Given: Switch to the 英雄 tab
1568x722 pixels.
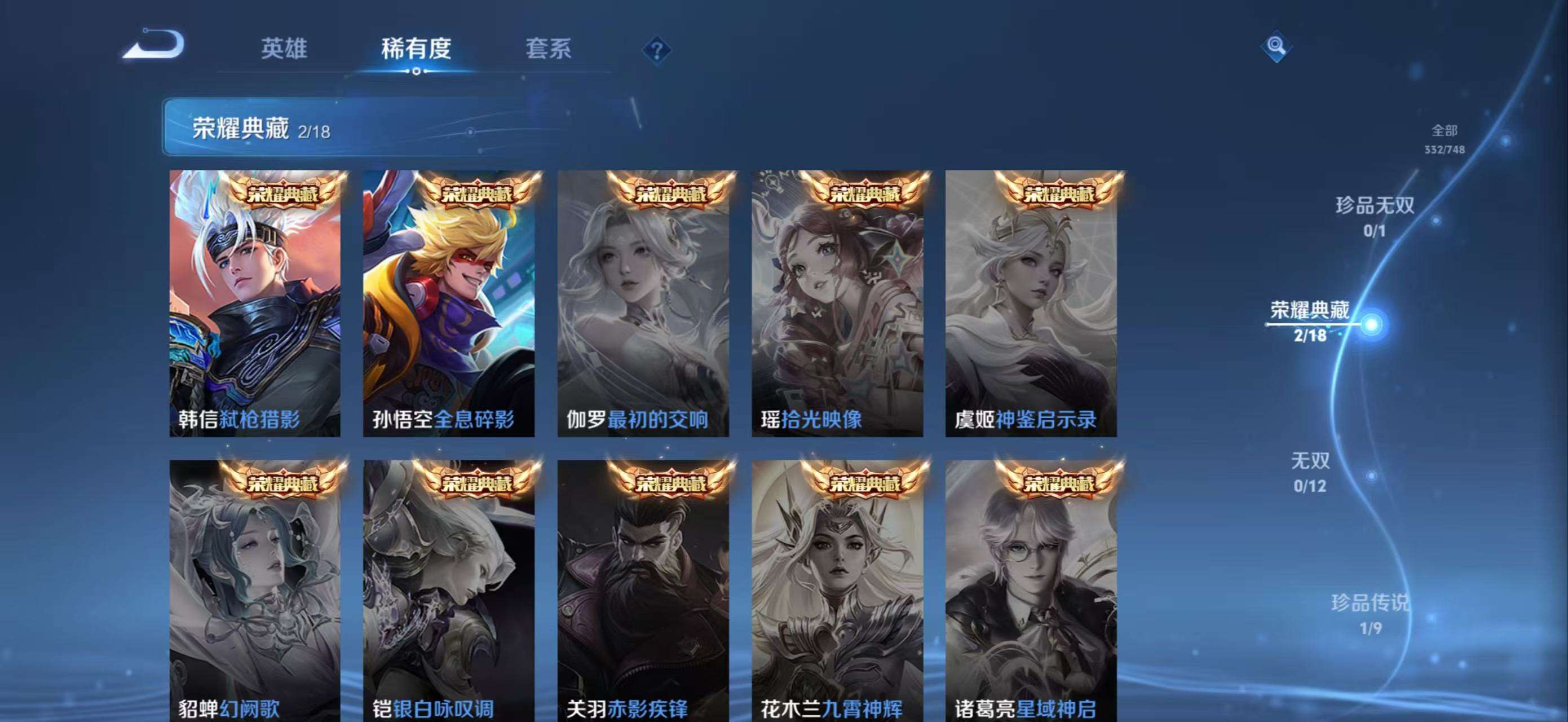Looking at the screenshot, I should (x=284, y=49).
